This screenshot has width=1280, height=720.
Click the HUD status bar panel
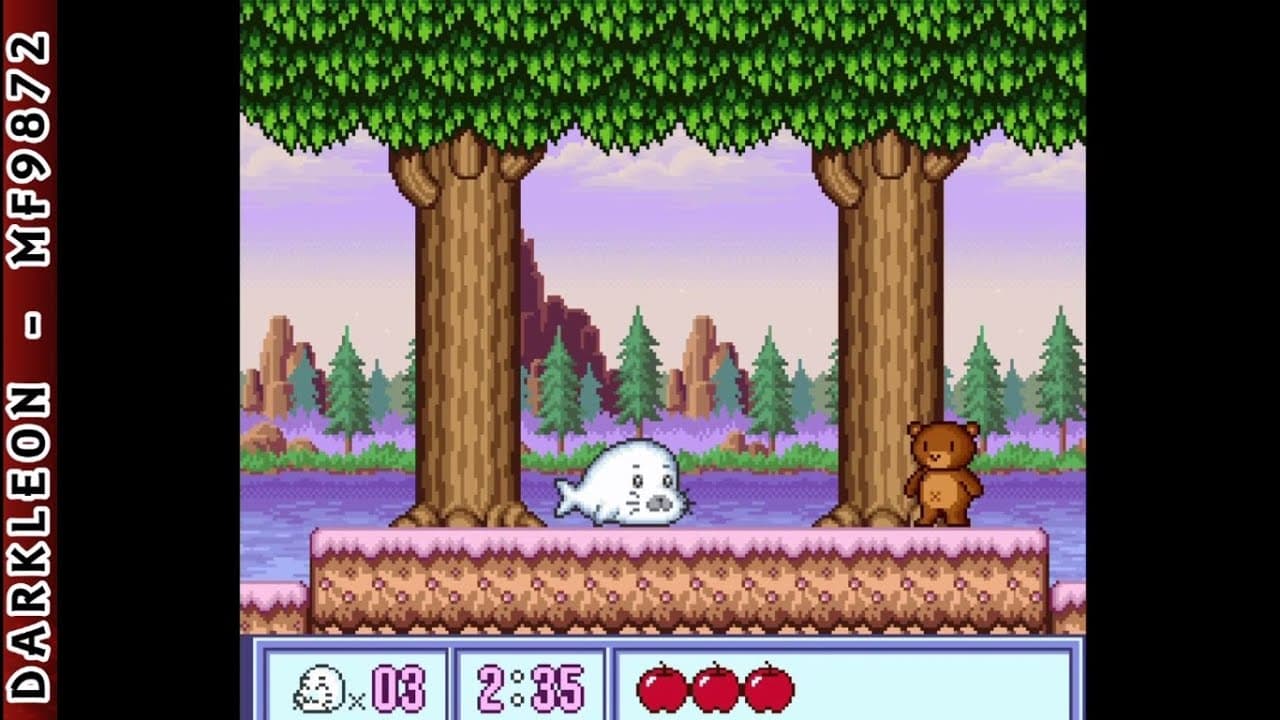640,685
